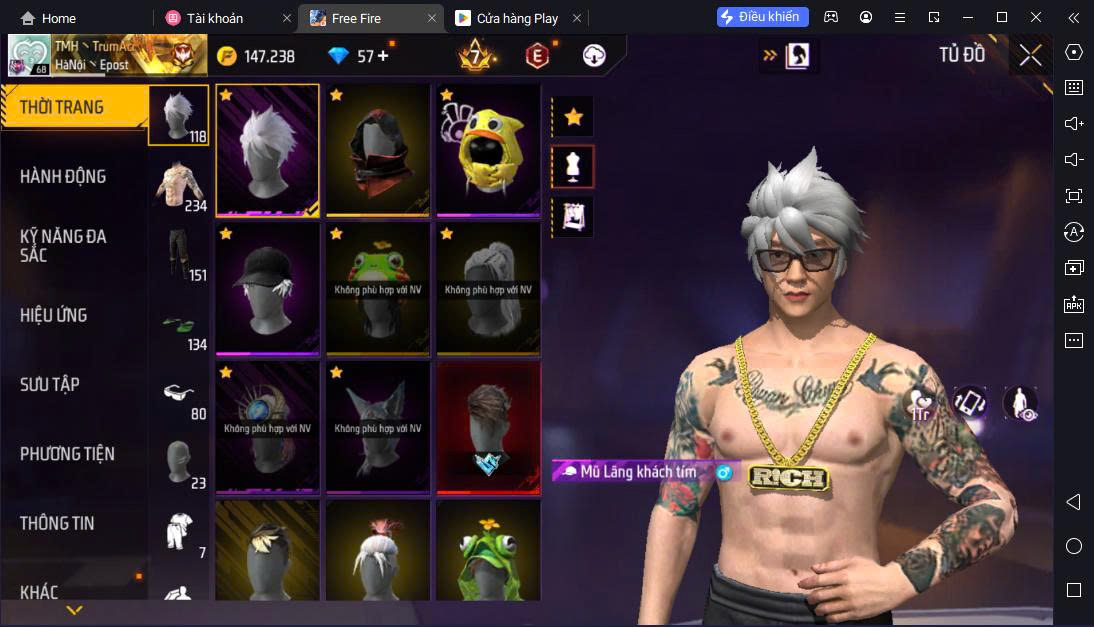Select the HIỆU ỨNG menu entry
Image resolution: width=1094 pixels, height=627 pixels.
pyautogui.click(x=54, y=316)
